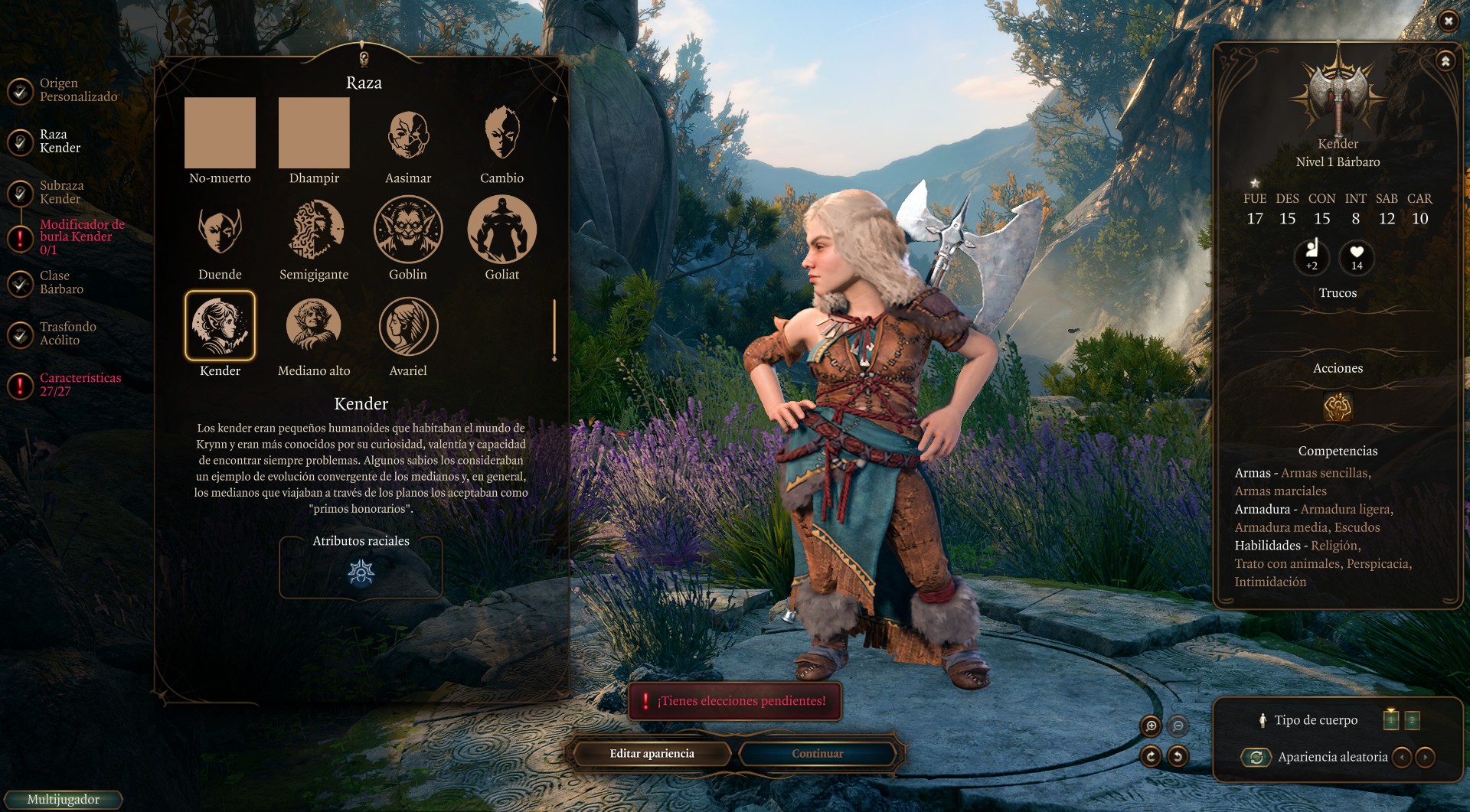Pick the Aasimar race icon
Viewport: 1470px width, 812px height.
[408, 134]
